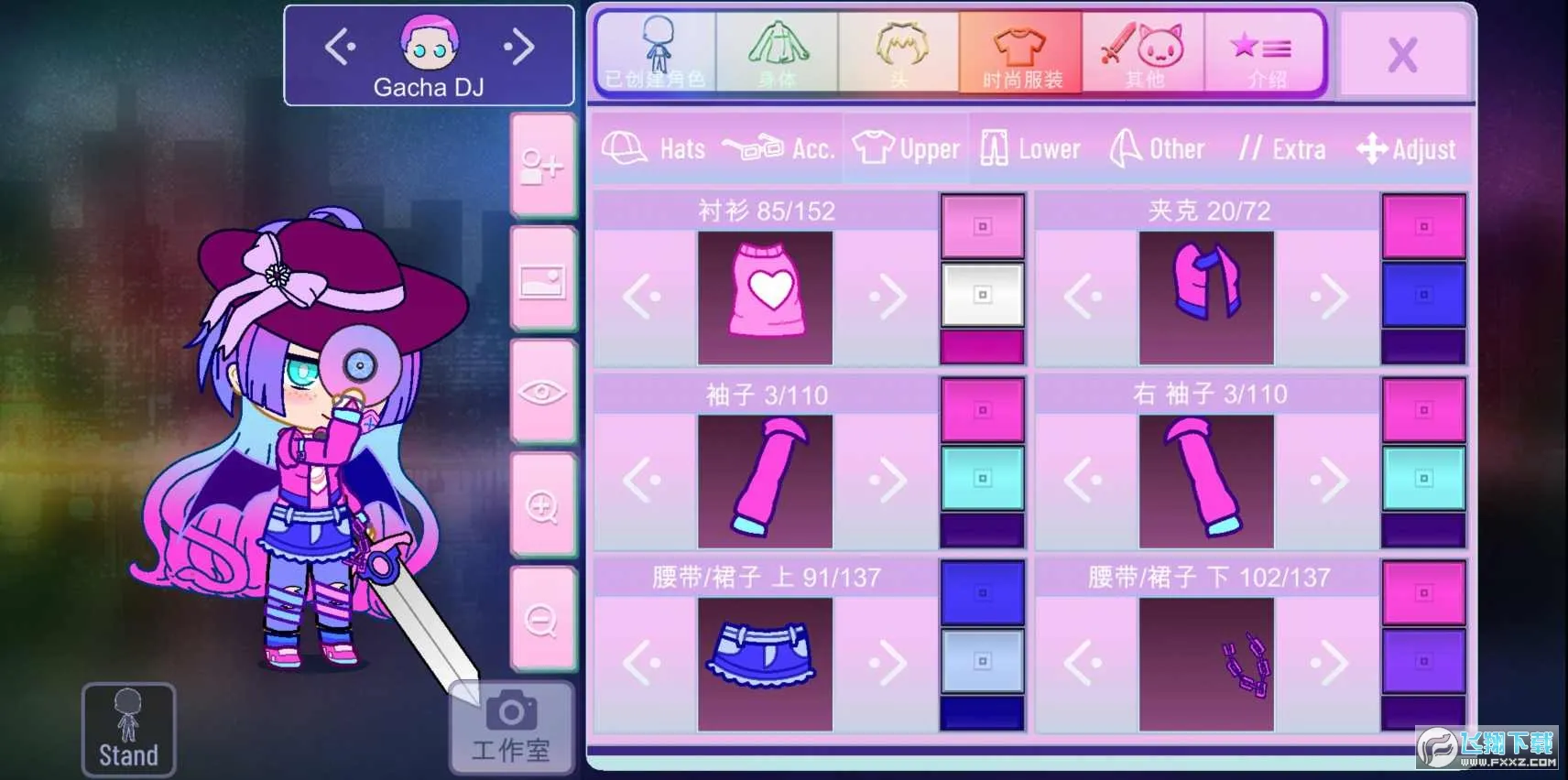The height and width of the screenshot is (780, 1568).
Task: Click previous arrow for 夹克 jacket item
Action: (x=1083, y=296)
